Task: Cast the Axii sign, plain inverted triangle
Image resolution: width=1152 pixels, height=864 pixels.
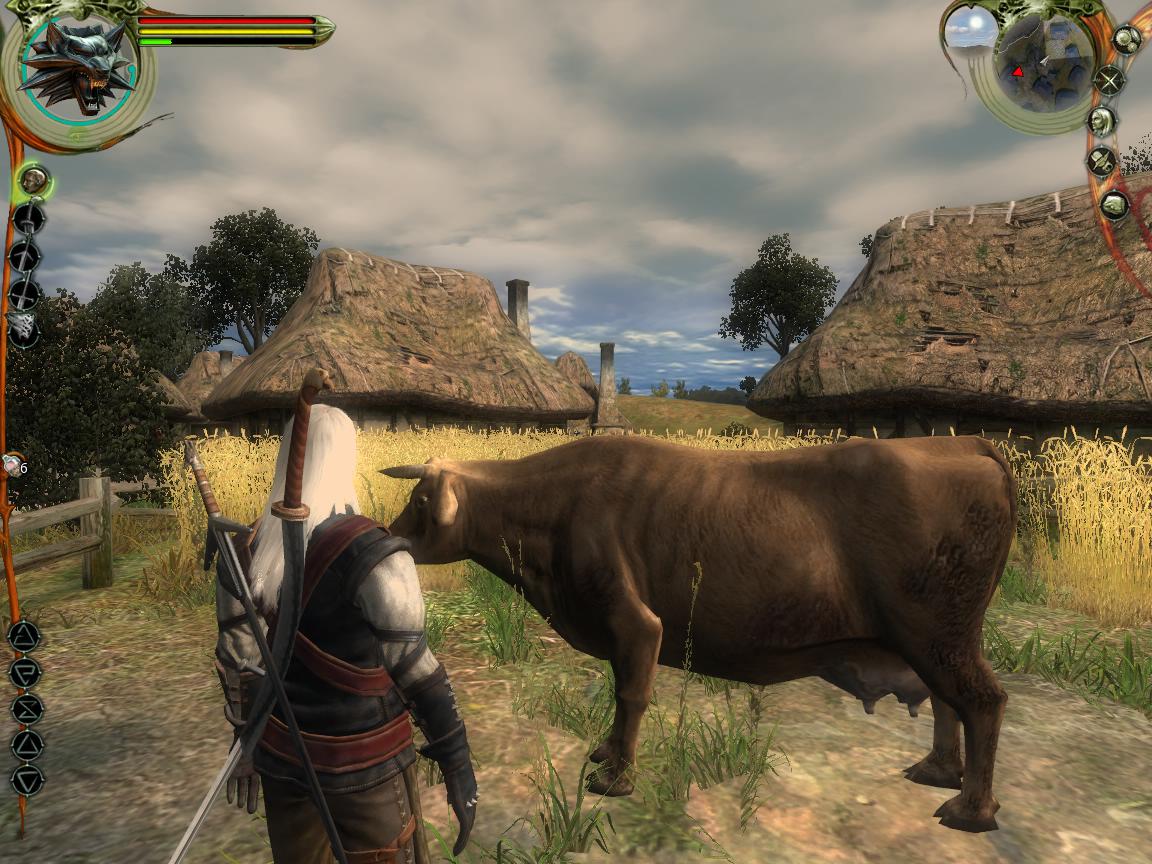Action: (27, 779)
